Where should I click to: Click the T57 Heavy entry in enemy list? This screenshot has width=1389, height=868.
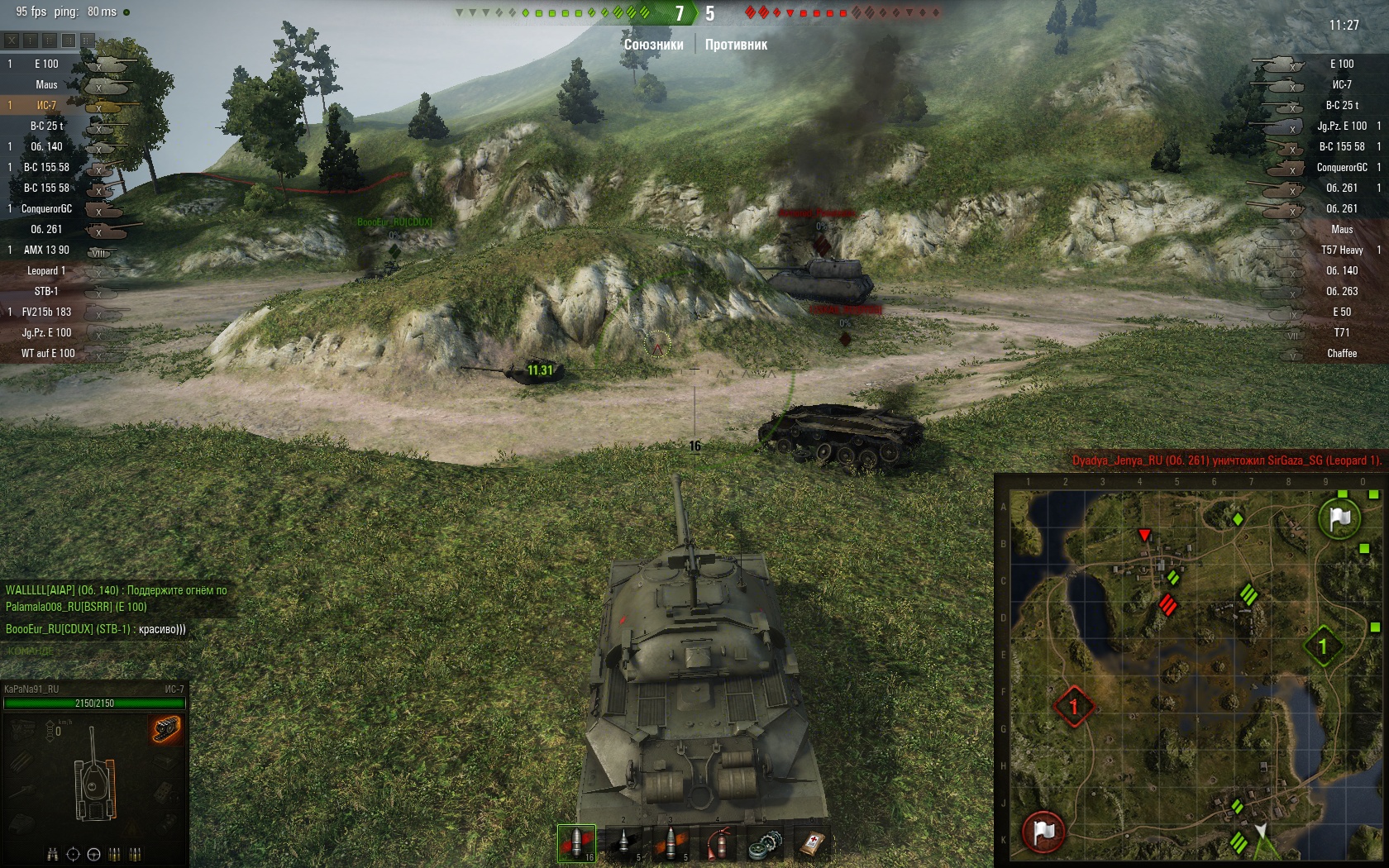click(1341, 250)
